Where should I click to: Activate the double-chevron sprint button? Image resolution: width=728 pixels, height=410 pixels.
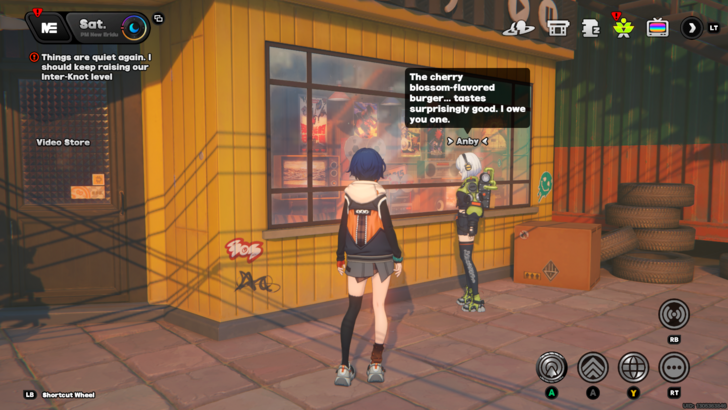click(593, 367)
